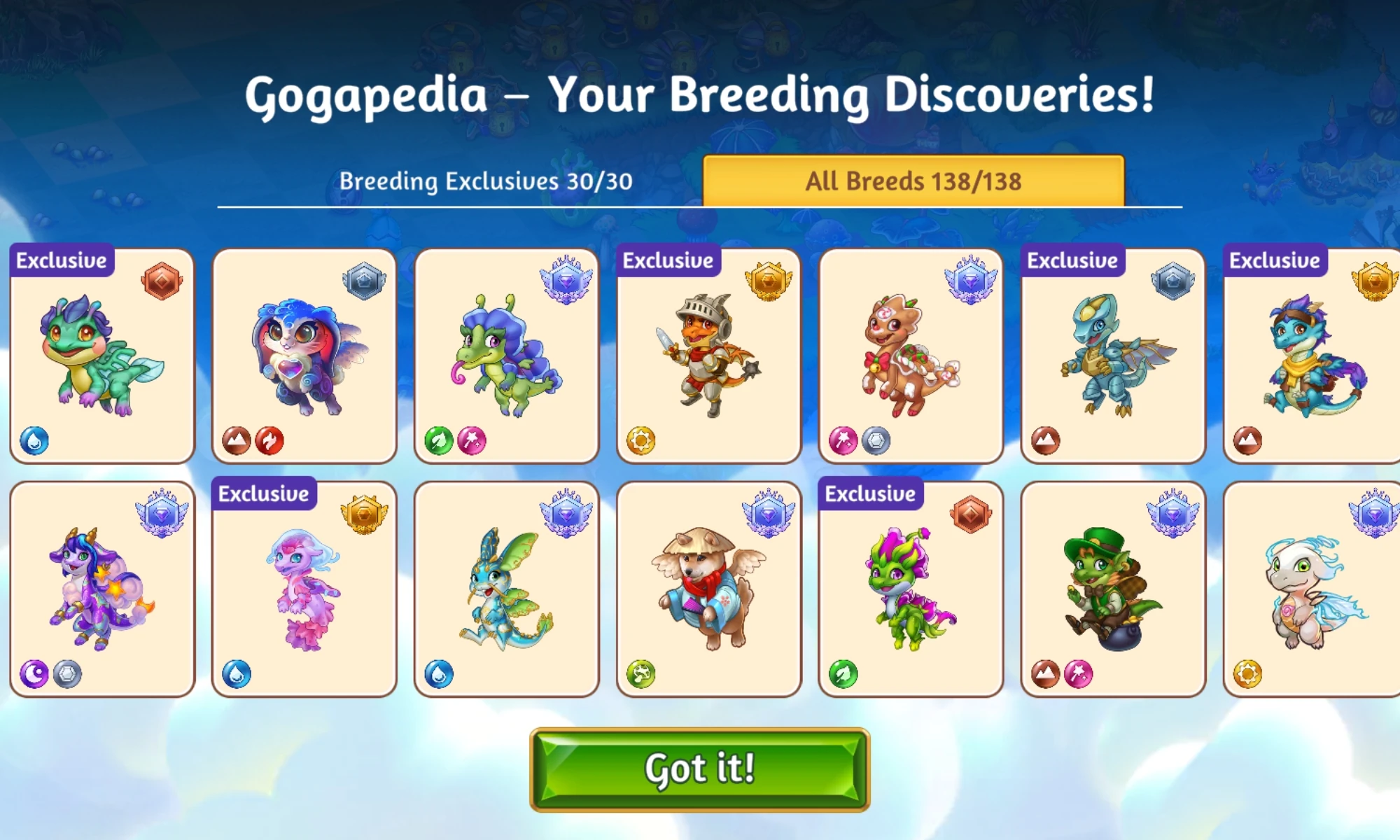Viewport: 1400px width, 840px height.
Task: Click the Exclusive banner on the flower dragon card
Action: (x=868, y=493)
